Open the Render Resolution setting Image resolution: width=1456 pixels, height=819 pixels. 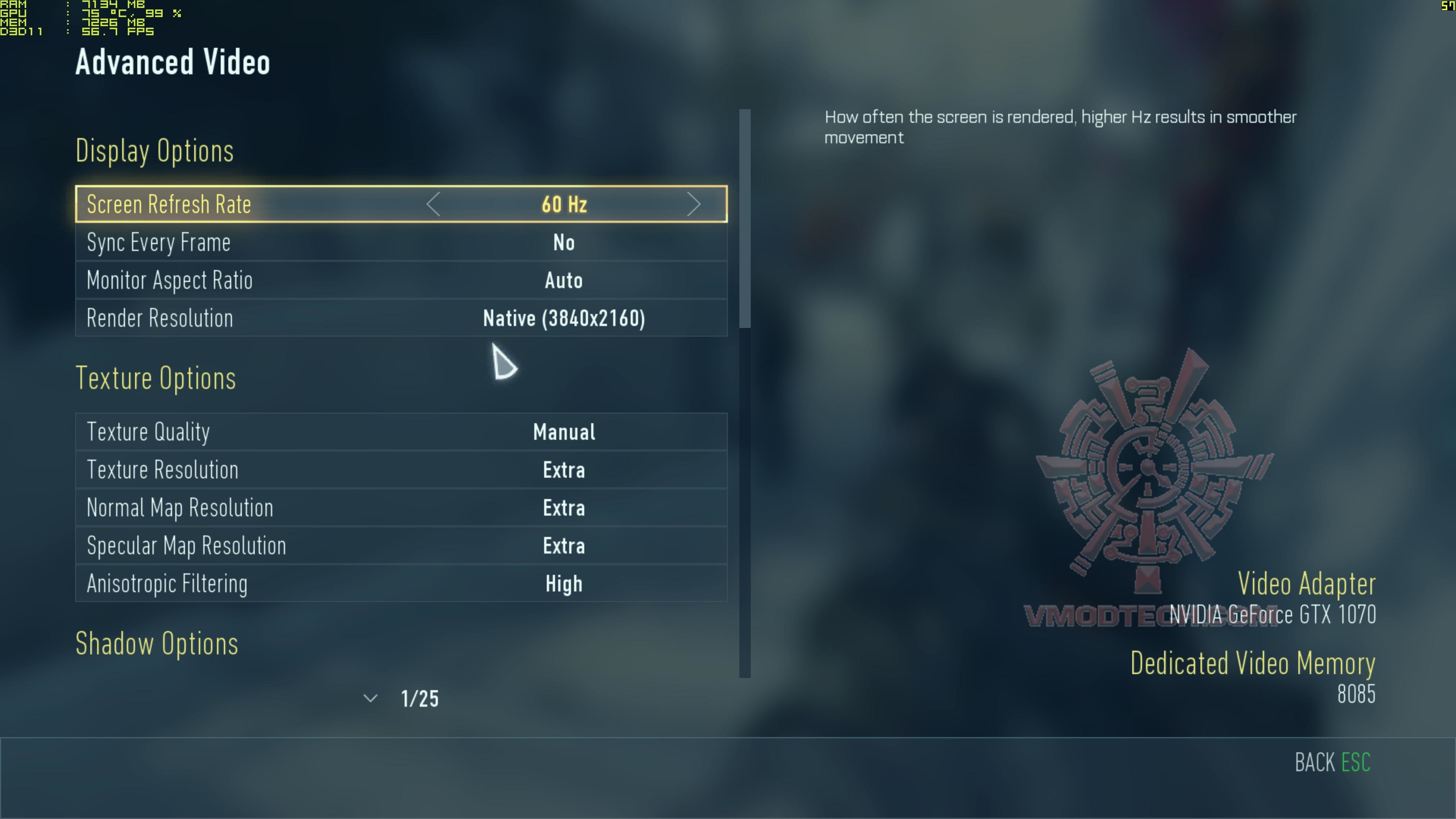coord(401,318)
